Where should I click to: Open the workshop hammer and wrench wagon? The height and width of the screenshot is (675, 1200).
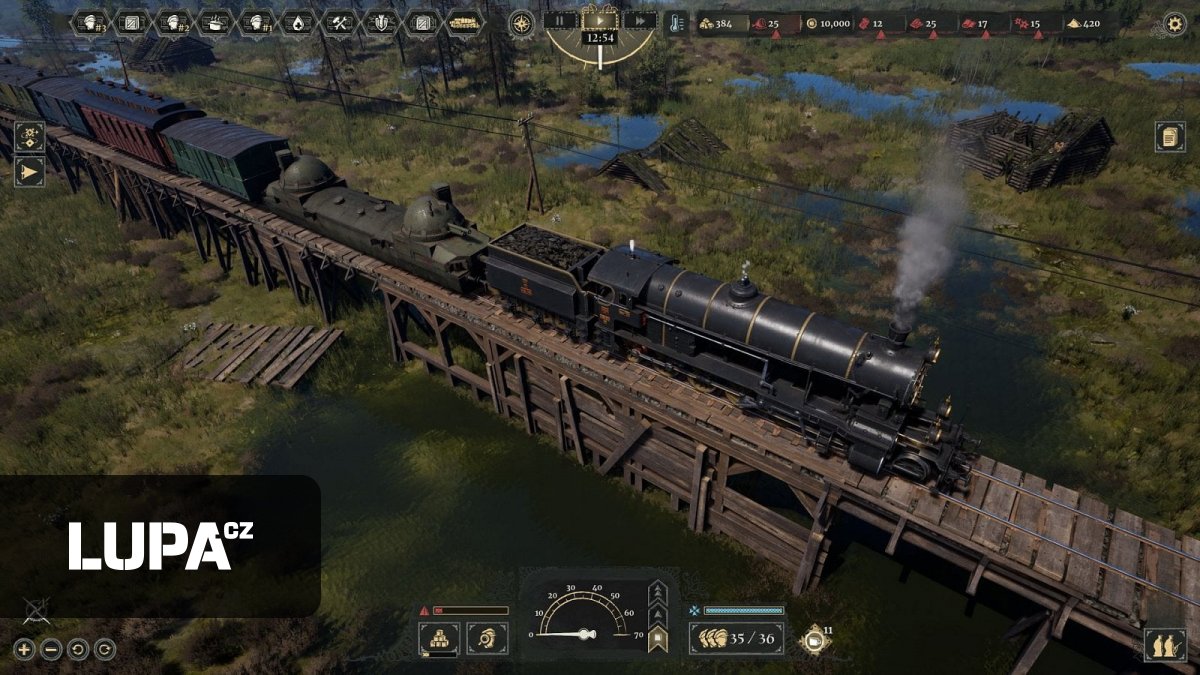[x=340, y=22]
